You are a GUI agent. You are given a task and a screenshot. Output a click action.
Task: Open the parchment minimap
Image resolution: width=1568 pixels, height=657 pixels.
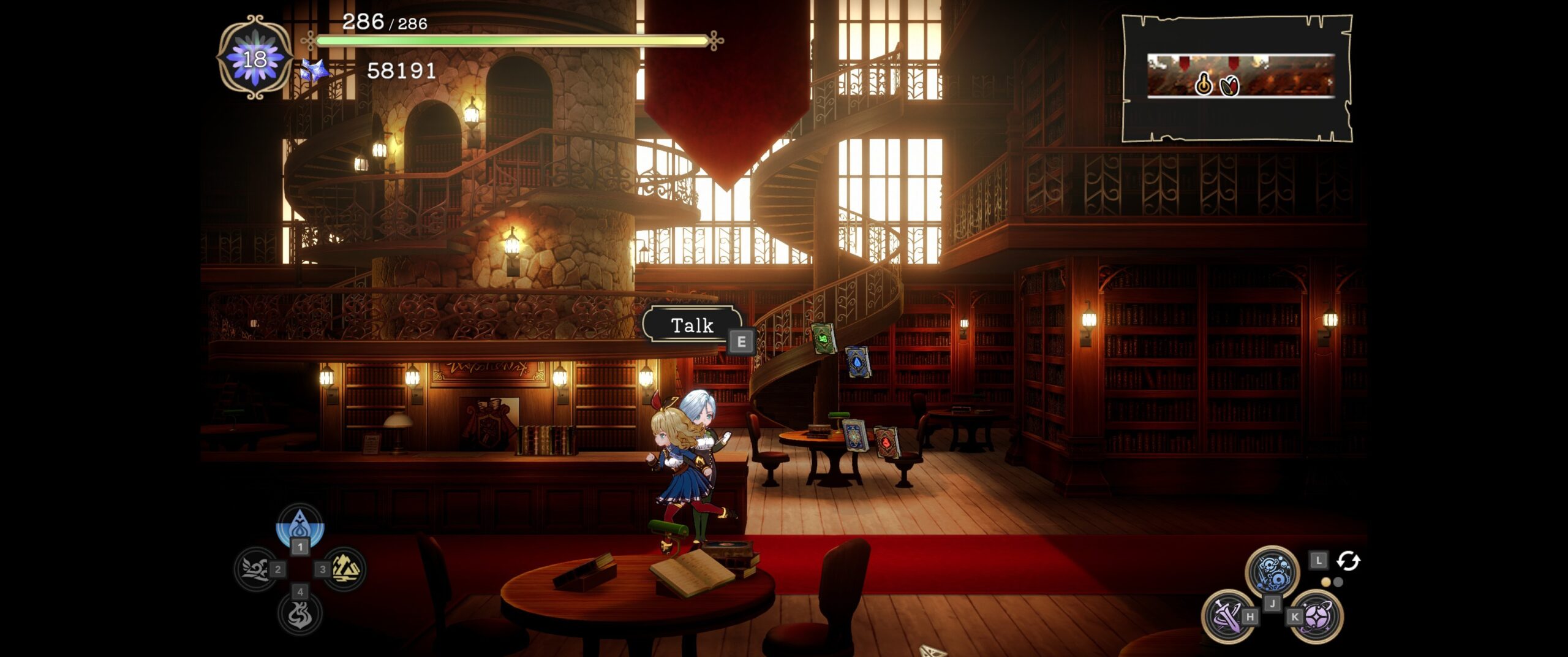1237,78
